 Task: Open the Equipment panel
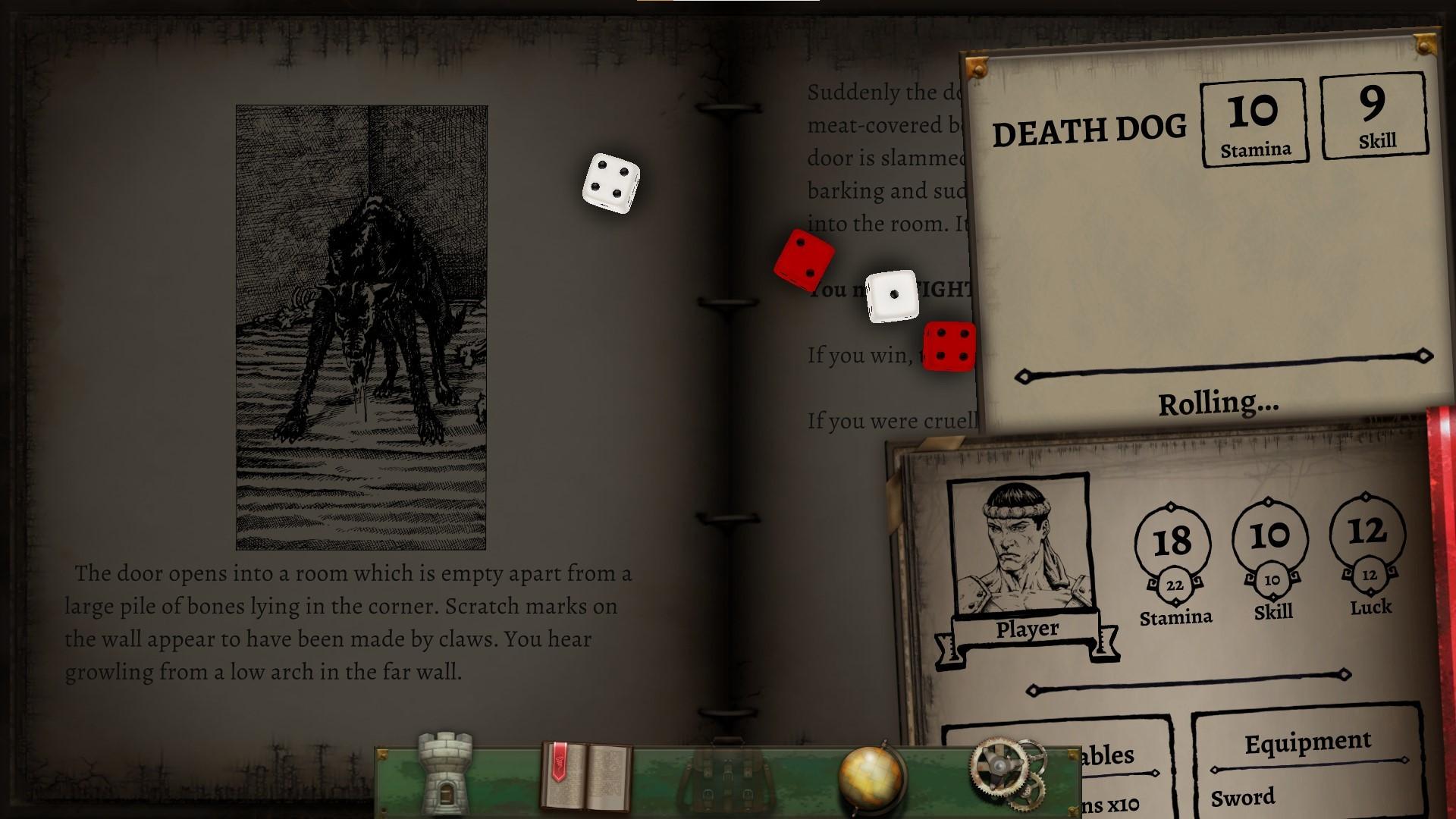pos(1310,741)
